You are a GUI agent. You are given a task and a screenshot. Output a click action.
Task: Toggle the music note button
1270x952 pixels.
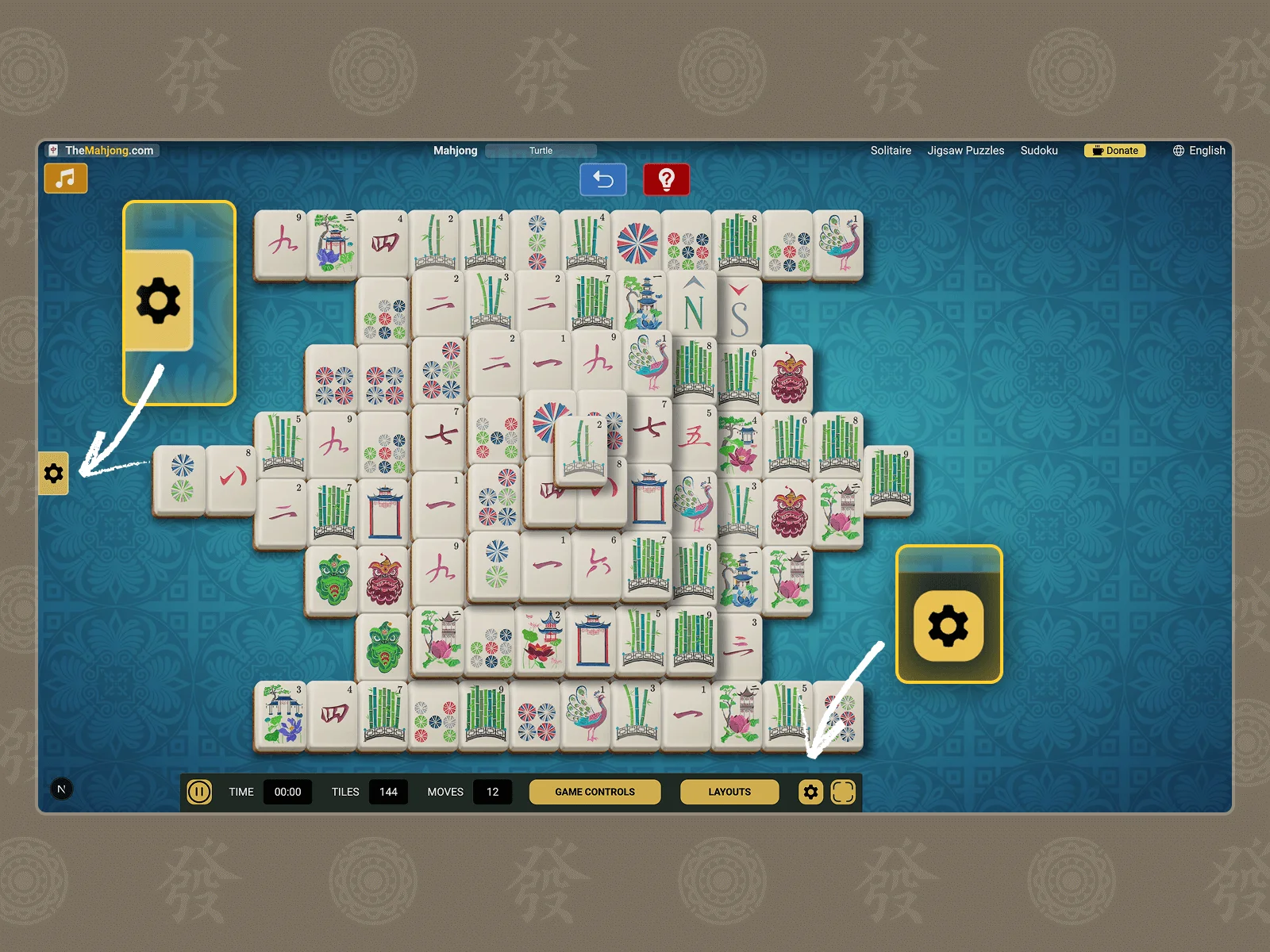[66, 178]
